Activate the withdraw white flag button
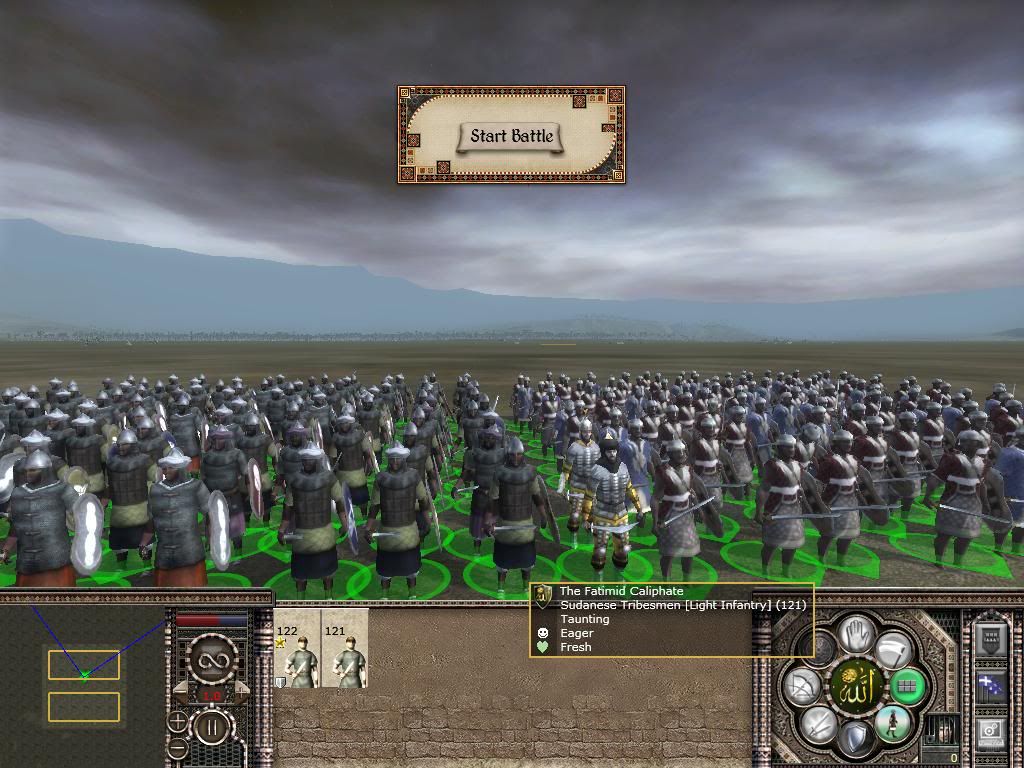 (x=892, y=650)
